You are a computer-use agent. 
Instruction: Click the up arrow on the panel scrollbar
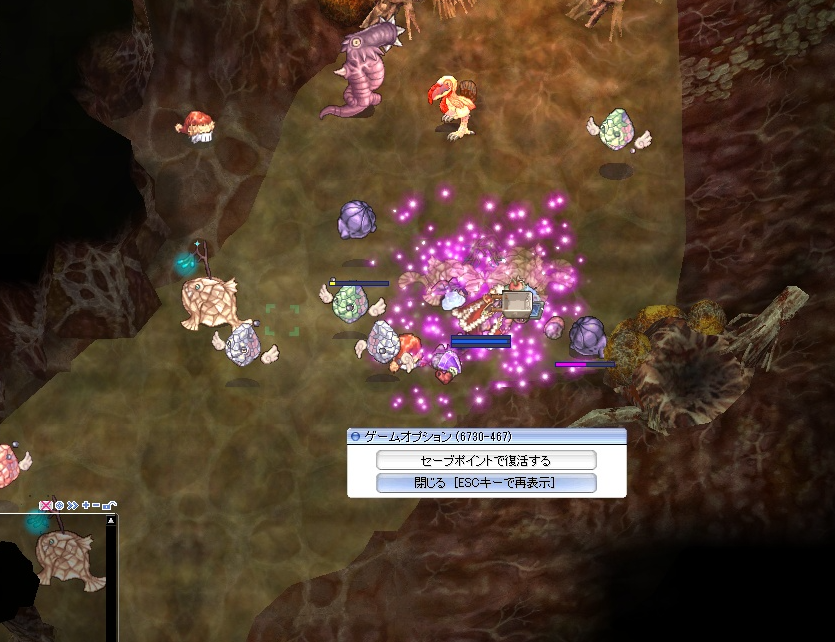pyautogui.click(x=113, y=520)
